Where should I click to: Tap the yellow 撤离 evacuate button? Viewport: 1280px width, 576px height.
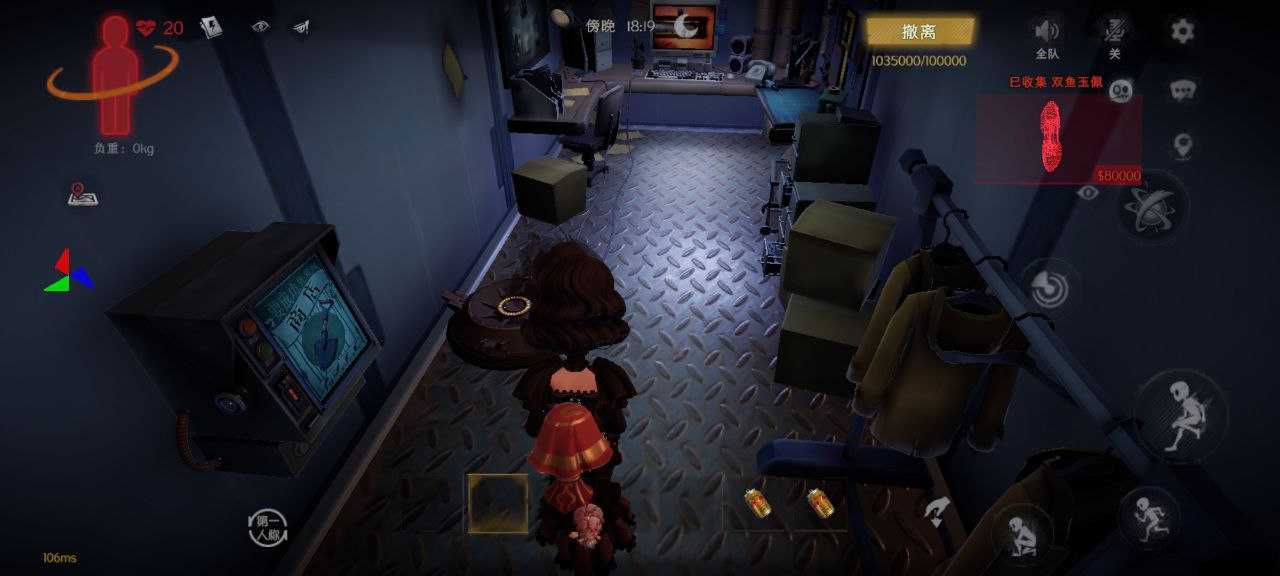point(919,32)
